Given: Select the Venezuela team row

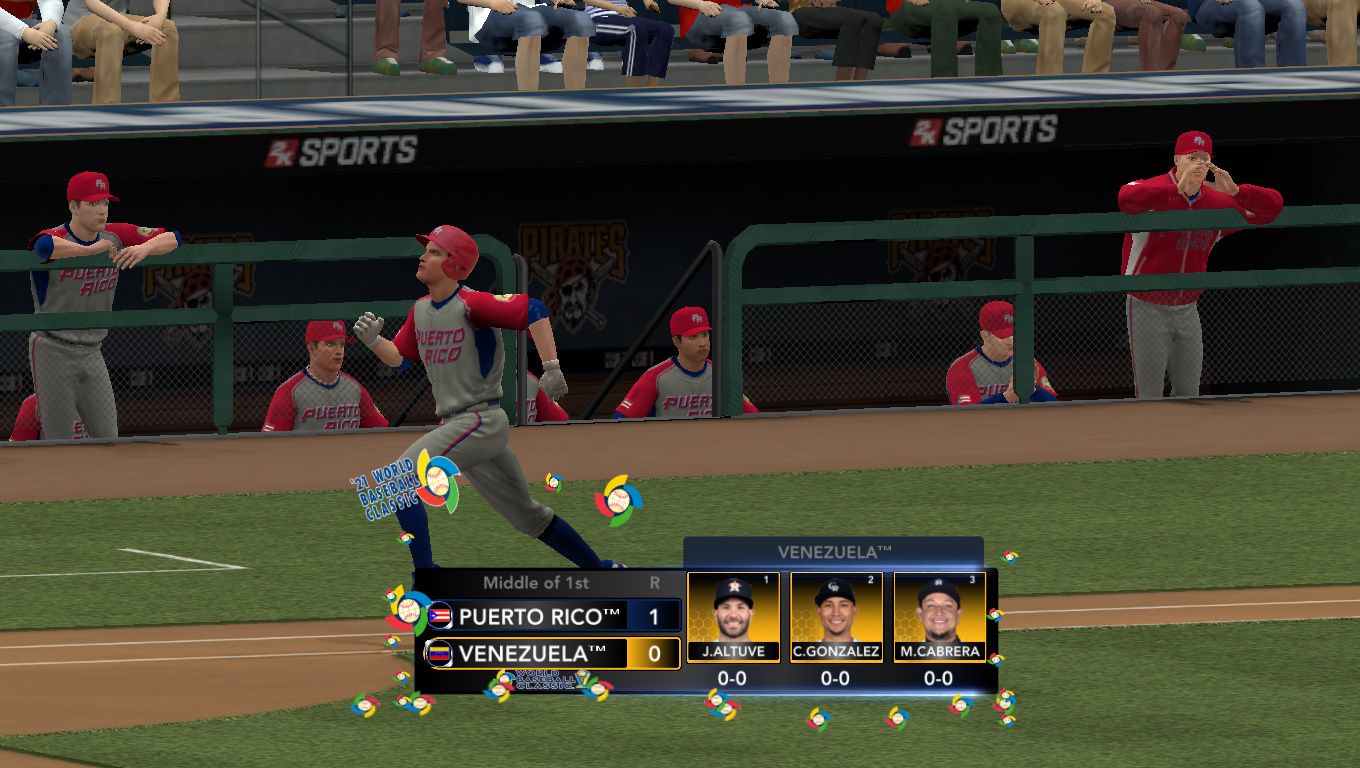Looking at the screenshot, I should tap(550, 654).
